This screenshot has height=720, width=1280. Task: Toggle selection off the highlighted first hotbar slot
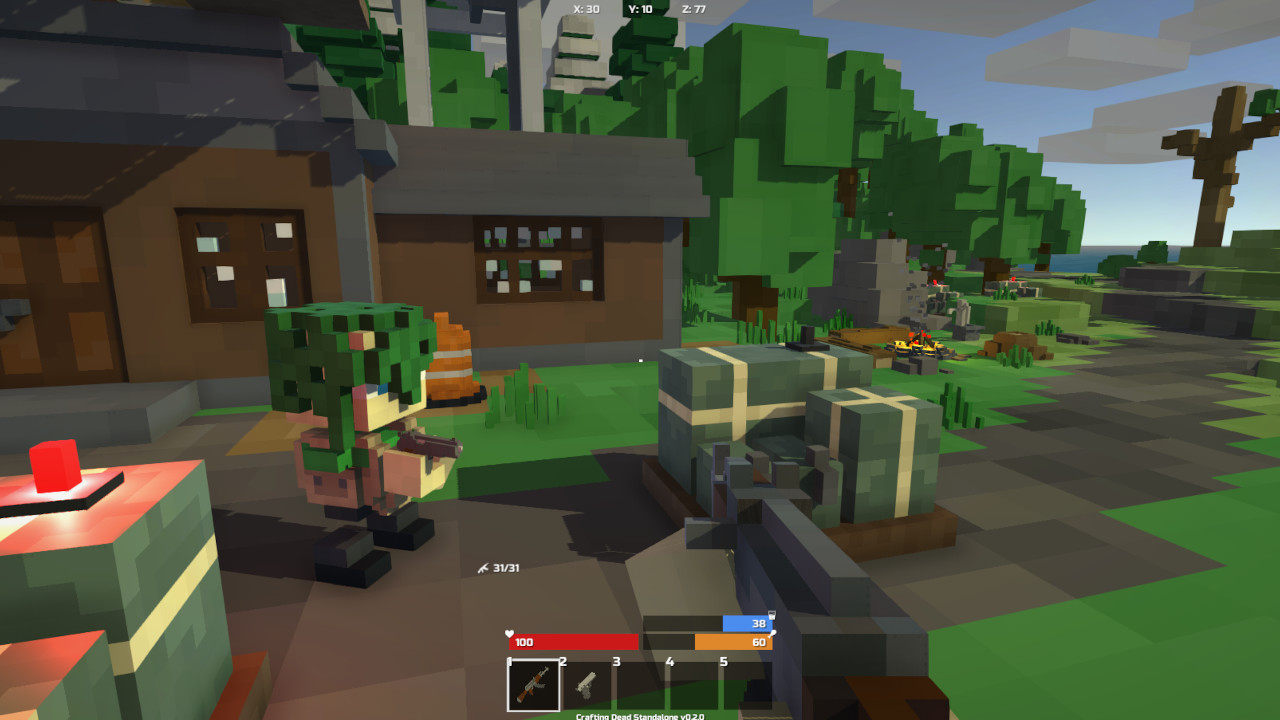534,686
